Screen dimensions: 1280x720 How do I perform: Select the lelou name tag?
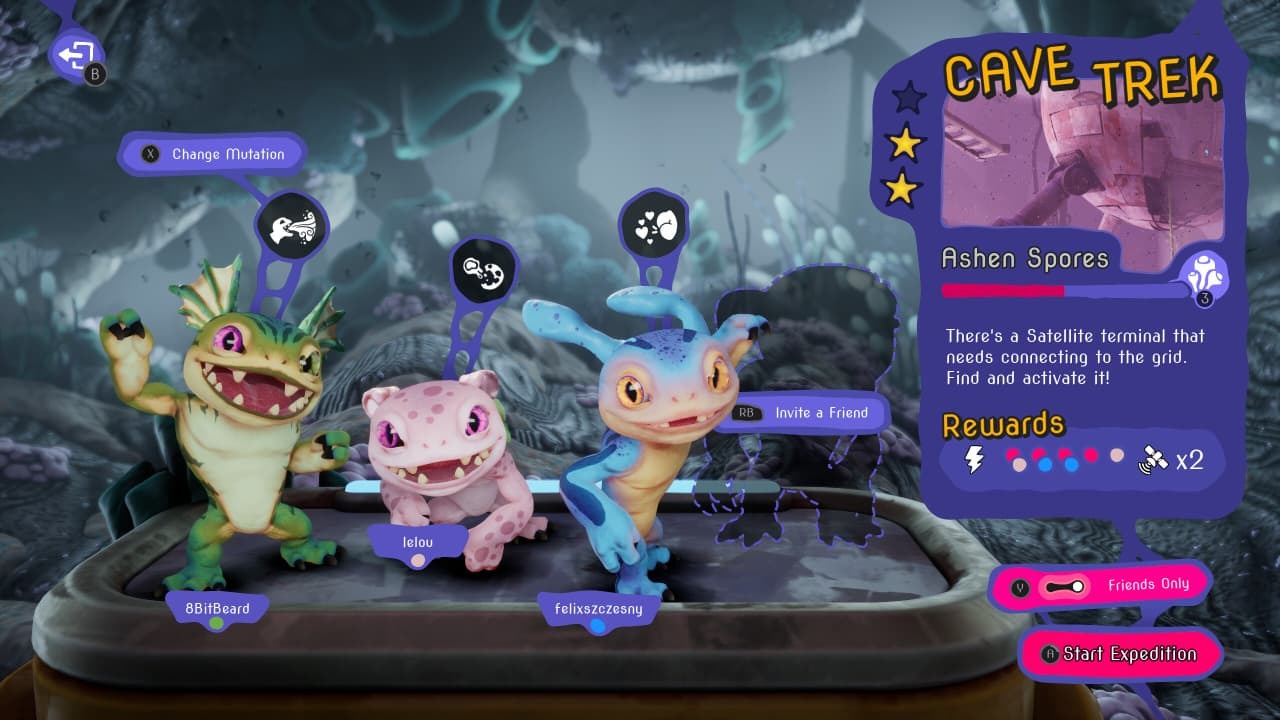click(x=416, y=541)
